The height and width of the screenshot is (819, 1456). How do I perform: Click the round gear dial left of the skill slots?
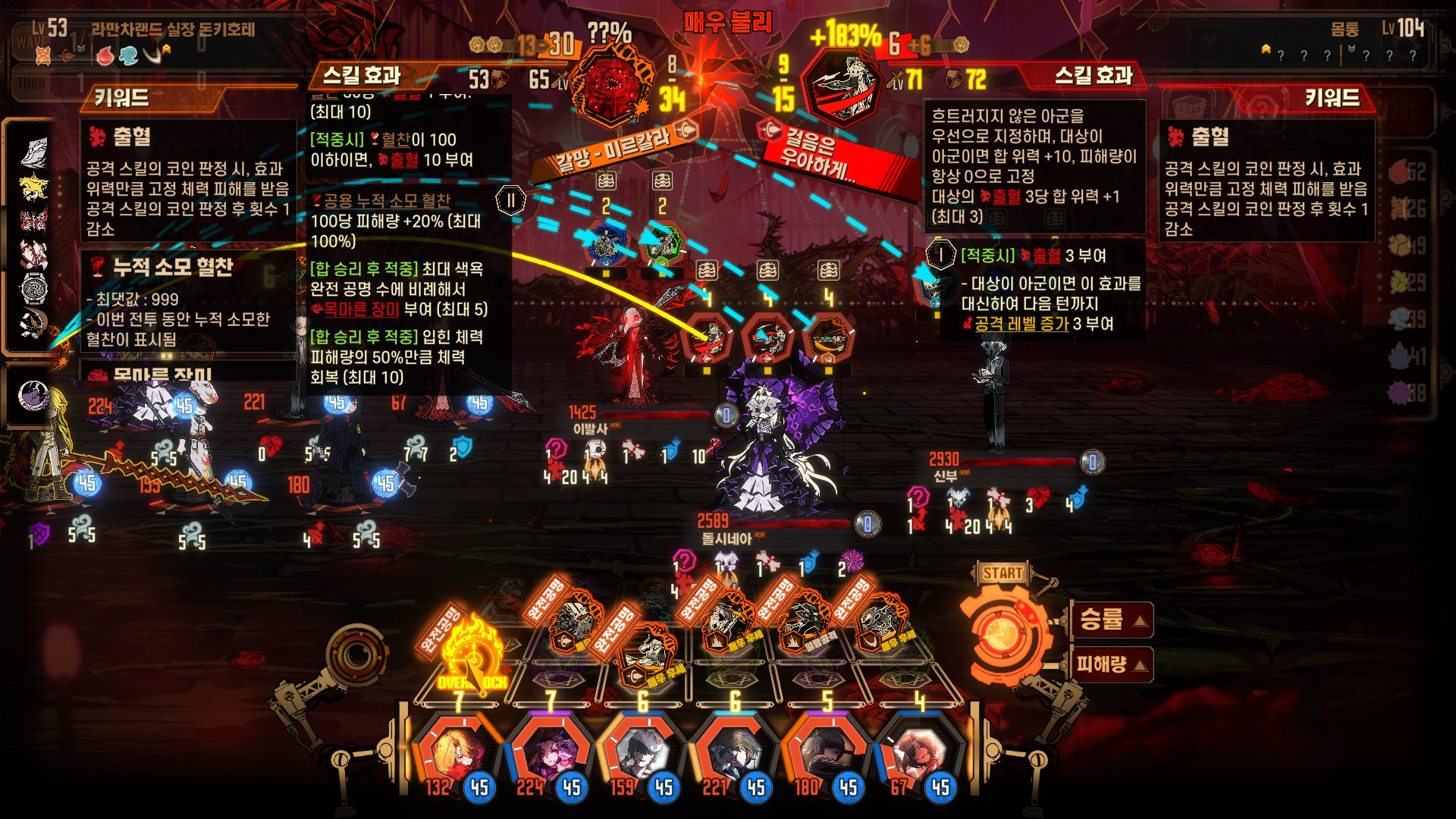tap(353, 654)
